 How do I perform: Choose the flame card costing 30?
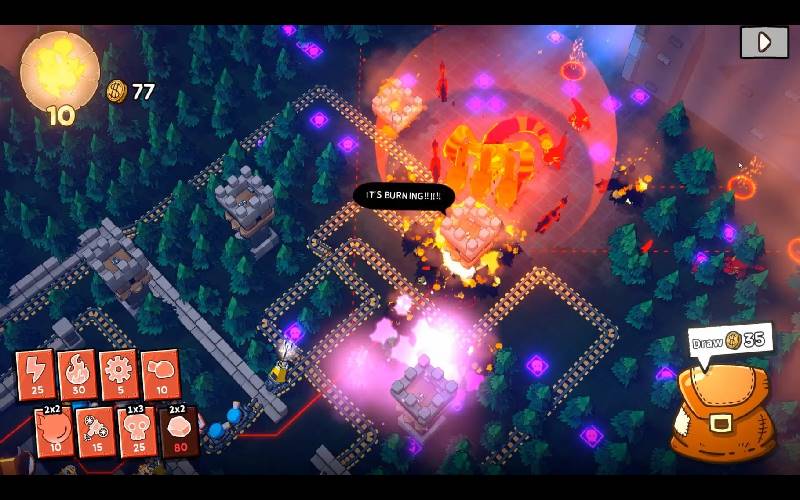(x=76, y=373)
